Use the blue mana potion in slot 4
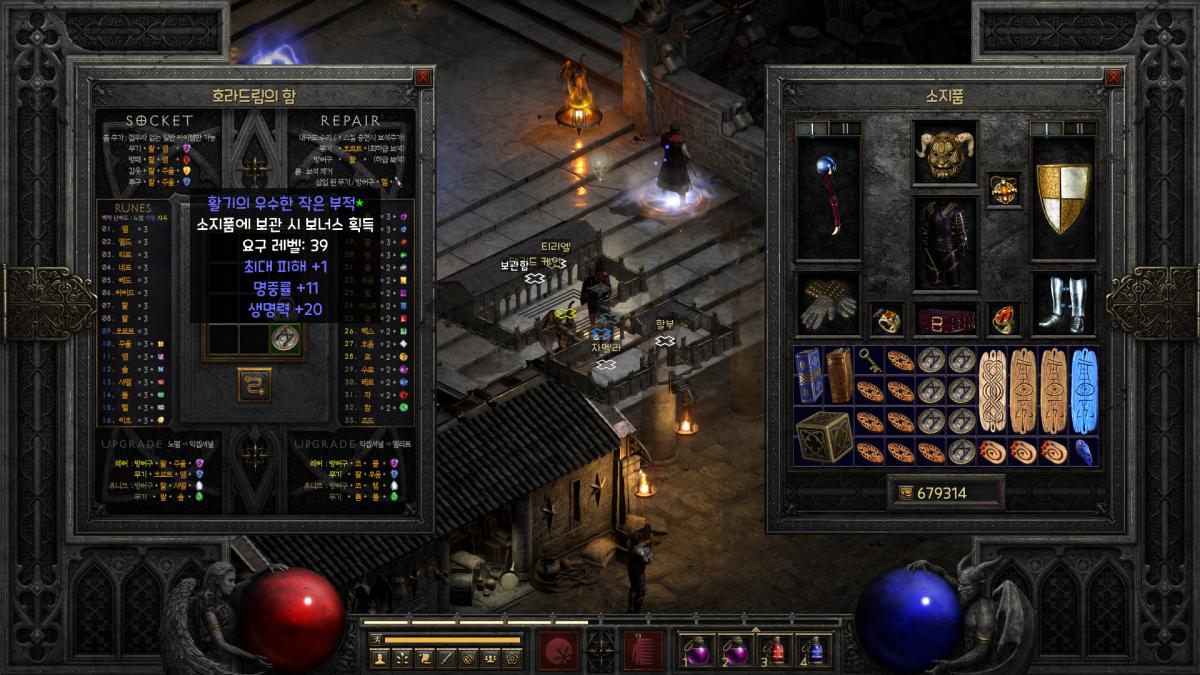Image resolution: width=1200 pixels, height=675 pixels. click(815, 649)
